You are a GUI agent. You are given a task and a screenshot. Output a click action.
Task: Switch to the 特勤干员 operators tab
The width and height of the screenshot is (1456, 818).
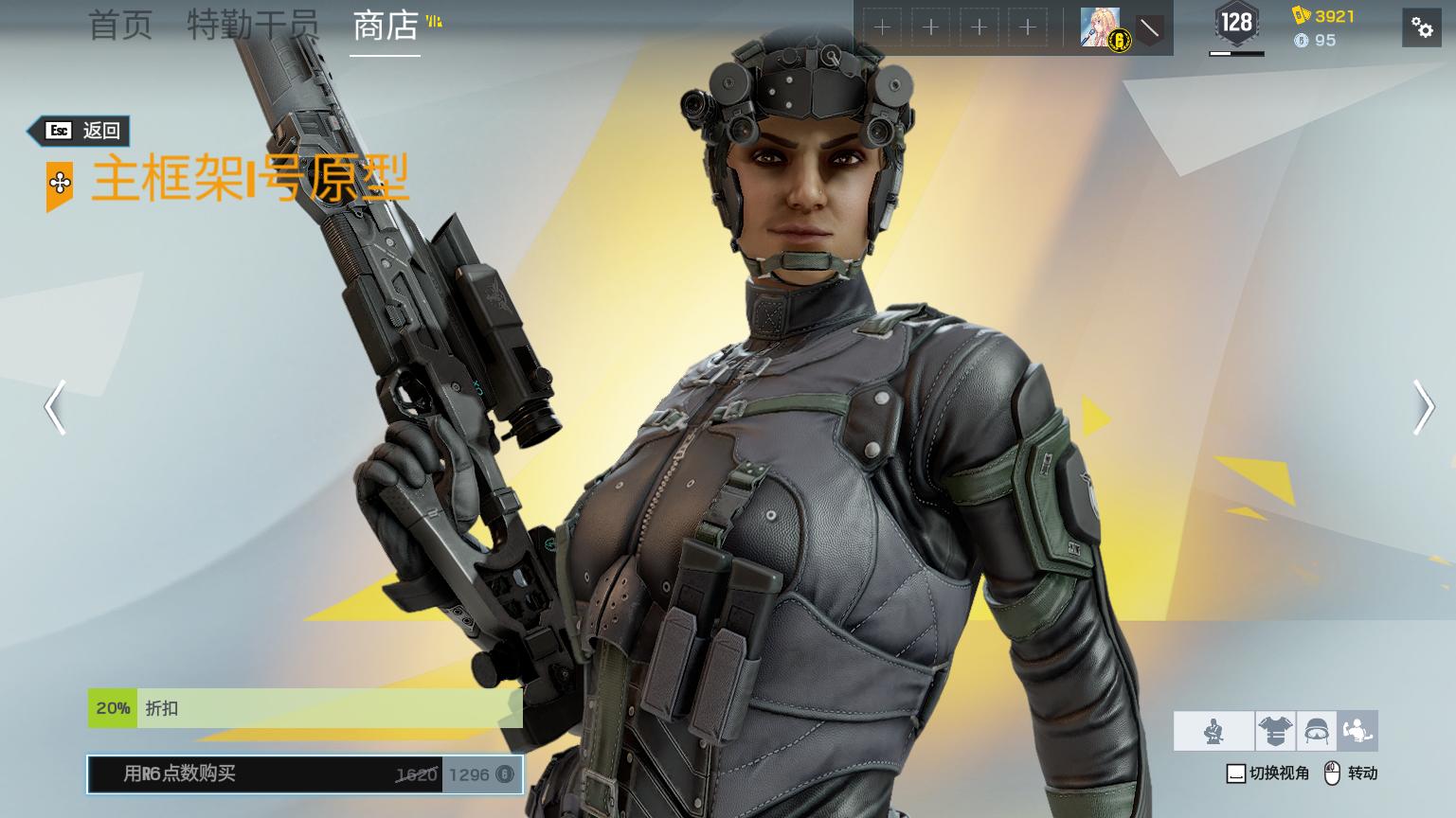pyautogui.click(x=253, y=26)
